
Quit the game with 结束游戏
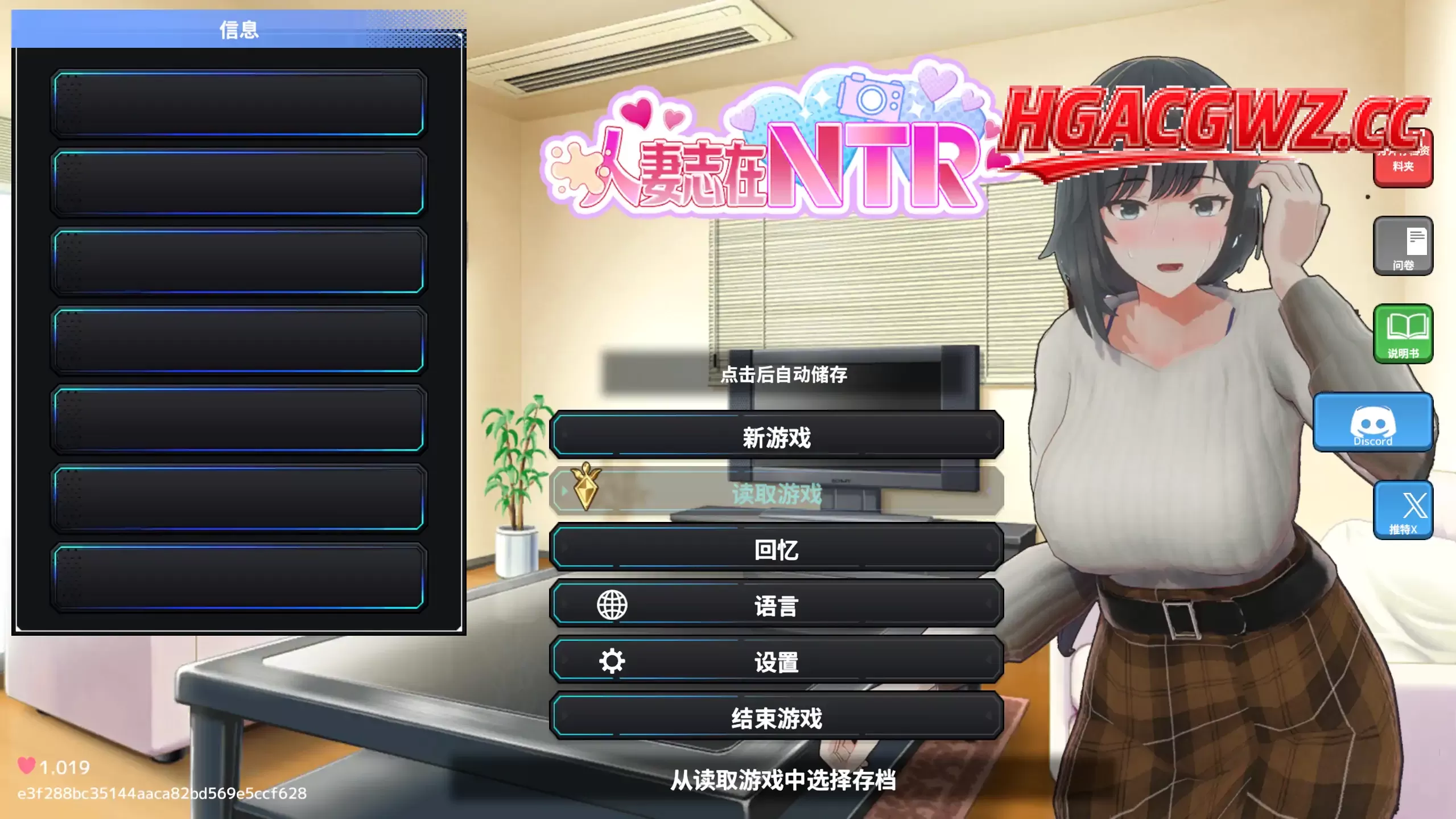[779, 718]
